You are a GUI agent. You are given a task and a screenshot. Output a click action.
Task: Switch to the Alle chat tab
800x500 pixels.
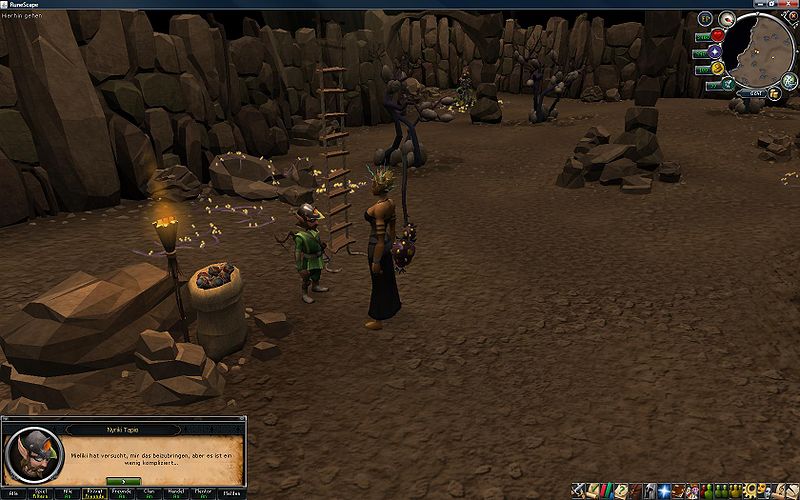click(13, 493)
